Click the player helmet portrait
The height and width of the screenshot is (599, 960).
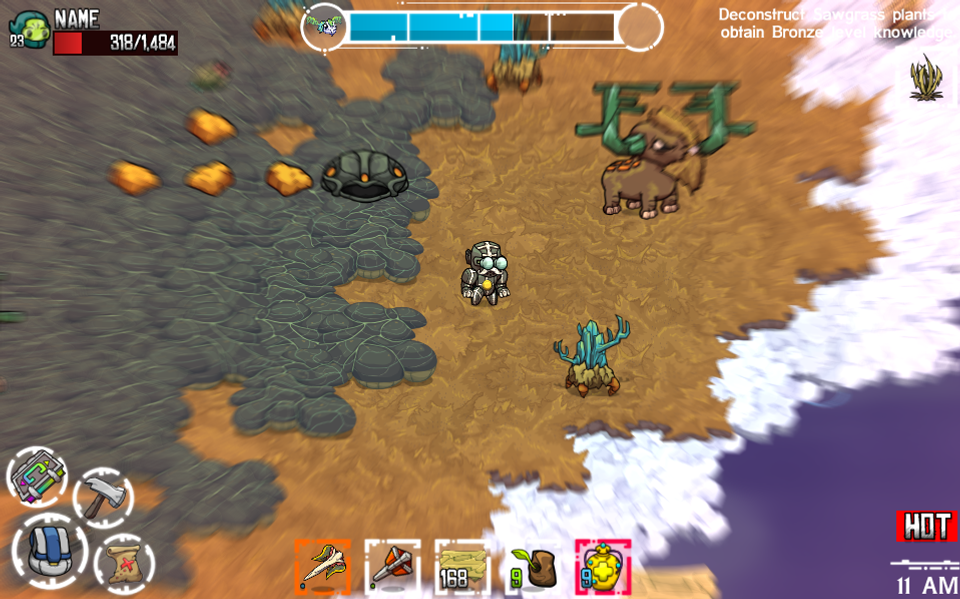[x=29, y=28]
